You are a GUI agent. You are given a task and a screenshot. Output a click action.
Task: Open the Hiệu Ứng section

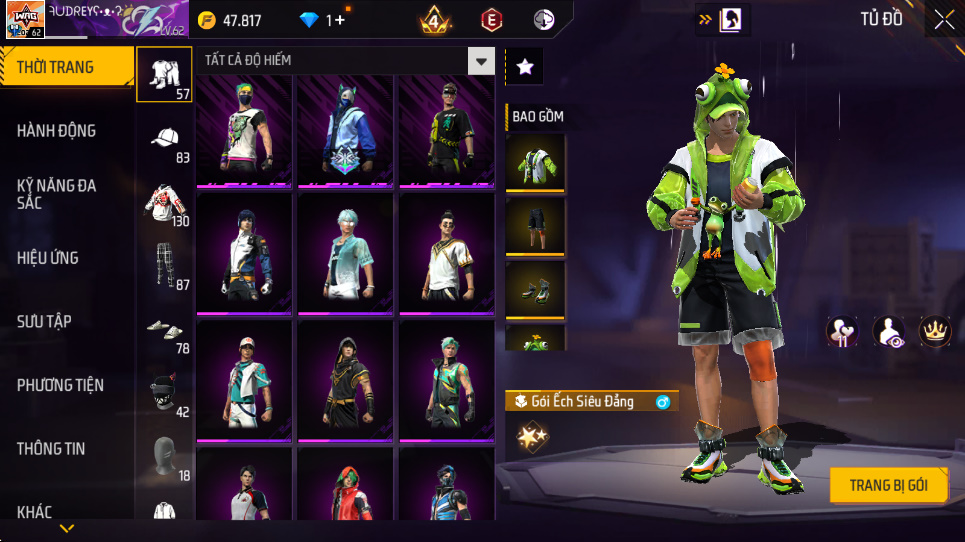coord(47,258)
